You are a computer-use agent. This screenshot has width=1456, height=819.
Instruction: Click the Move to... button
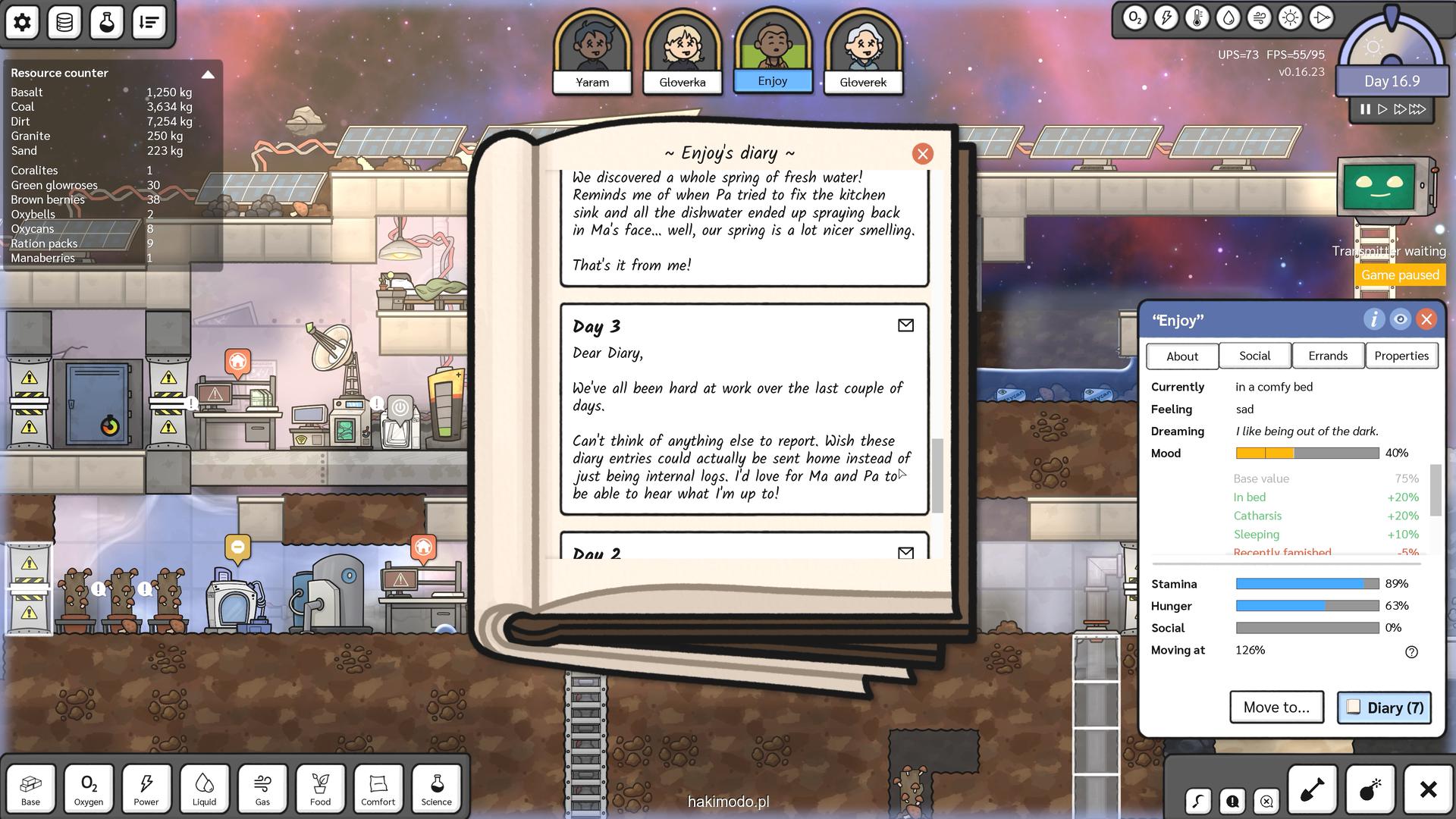coord(1276,707)
